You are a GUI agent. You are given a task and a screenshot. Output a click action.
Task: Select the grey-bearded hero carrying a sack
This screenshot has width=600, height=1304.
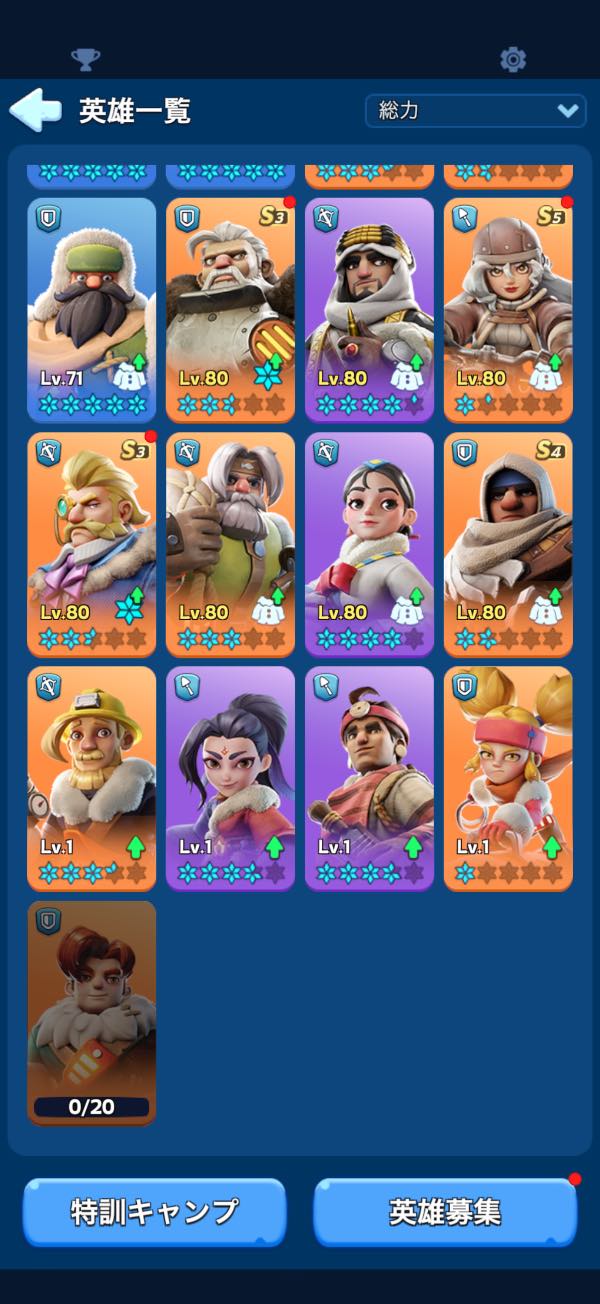click(x=231, y=544)
